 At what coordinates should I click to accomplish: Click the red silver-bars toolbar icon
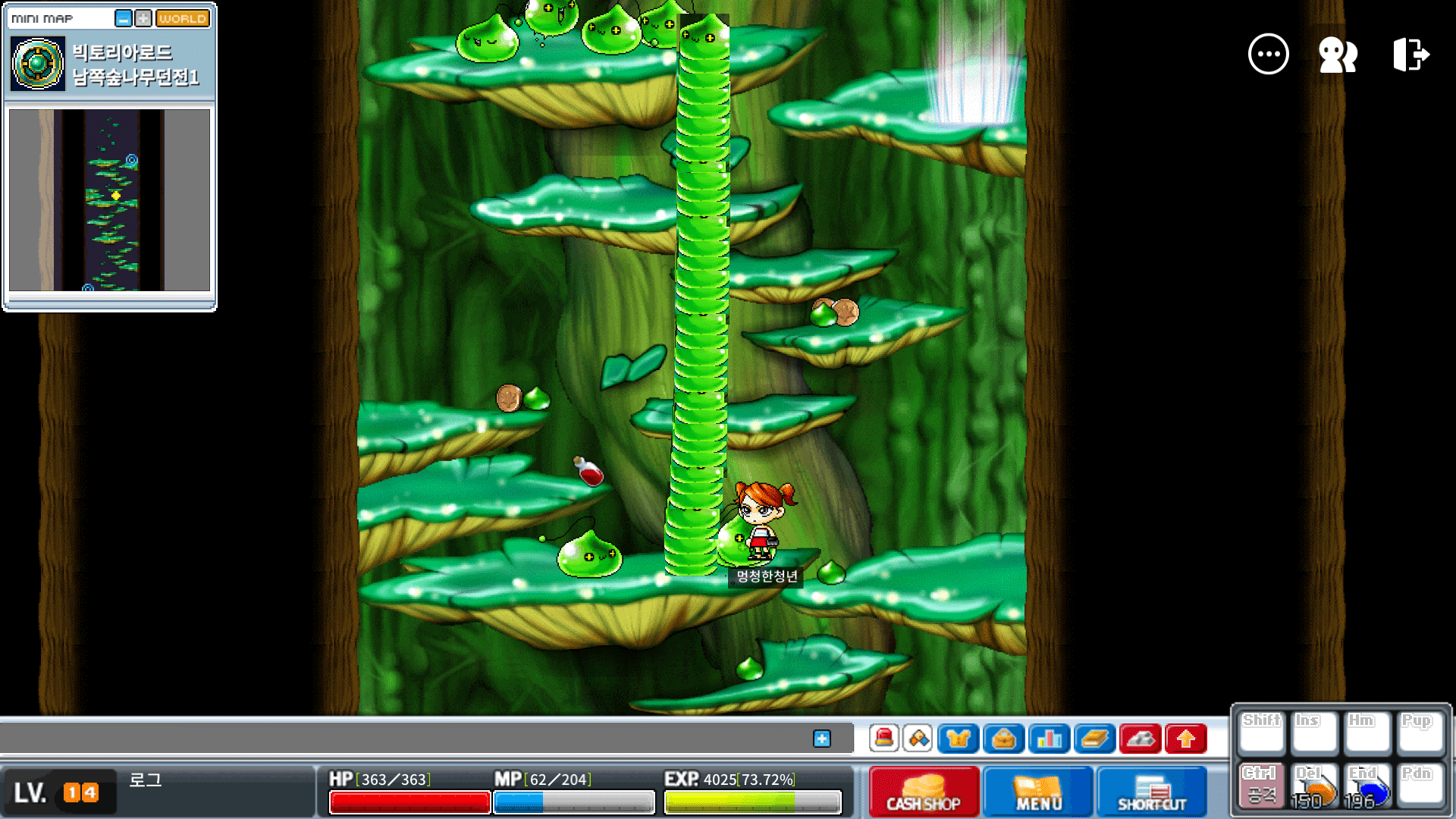tap(1140, 738)
